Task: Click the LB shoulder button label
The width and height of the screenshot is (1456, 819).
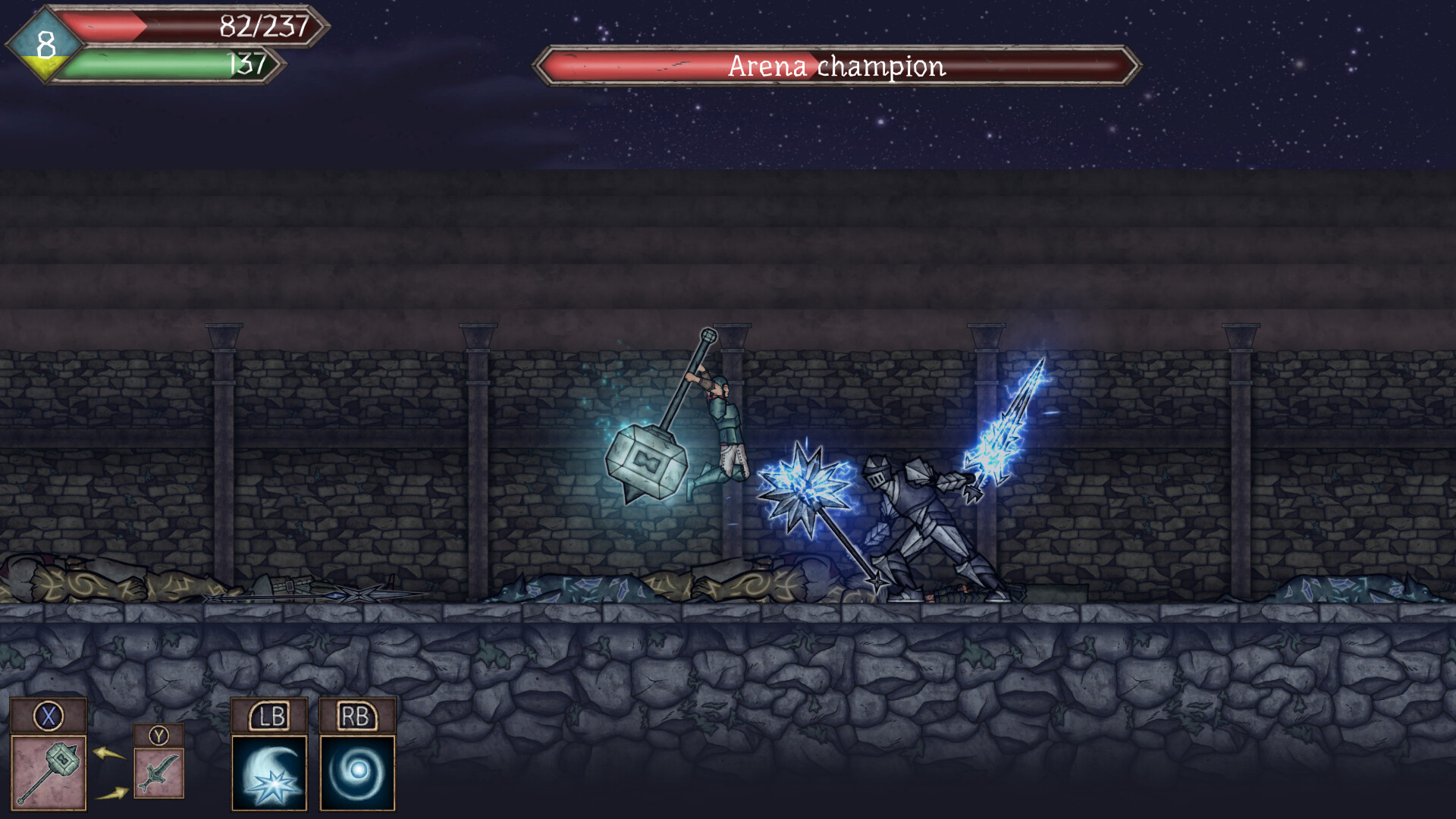Action: (269, 715)
